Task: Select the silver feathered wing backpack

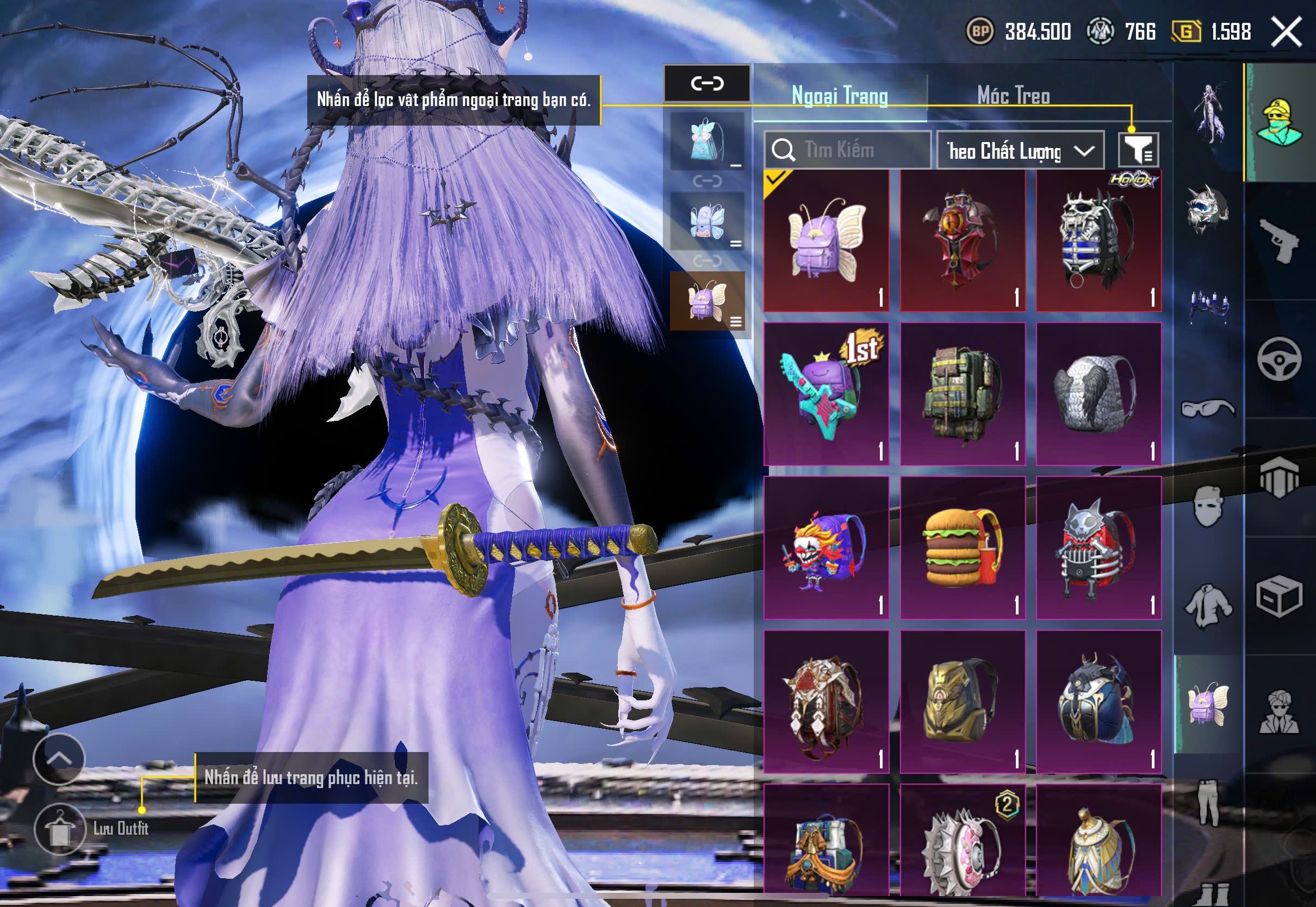Action: tap(1098, 394)
